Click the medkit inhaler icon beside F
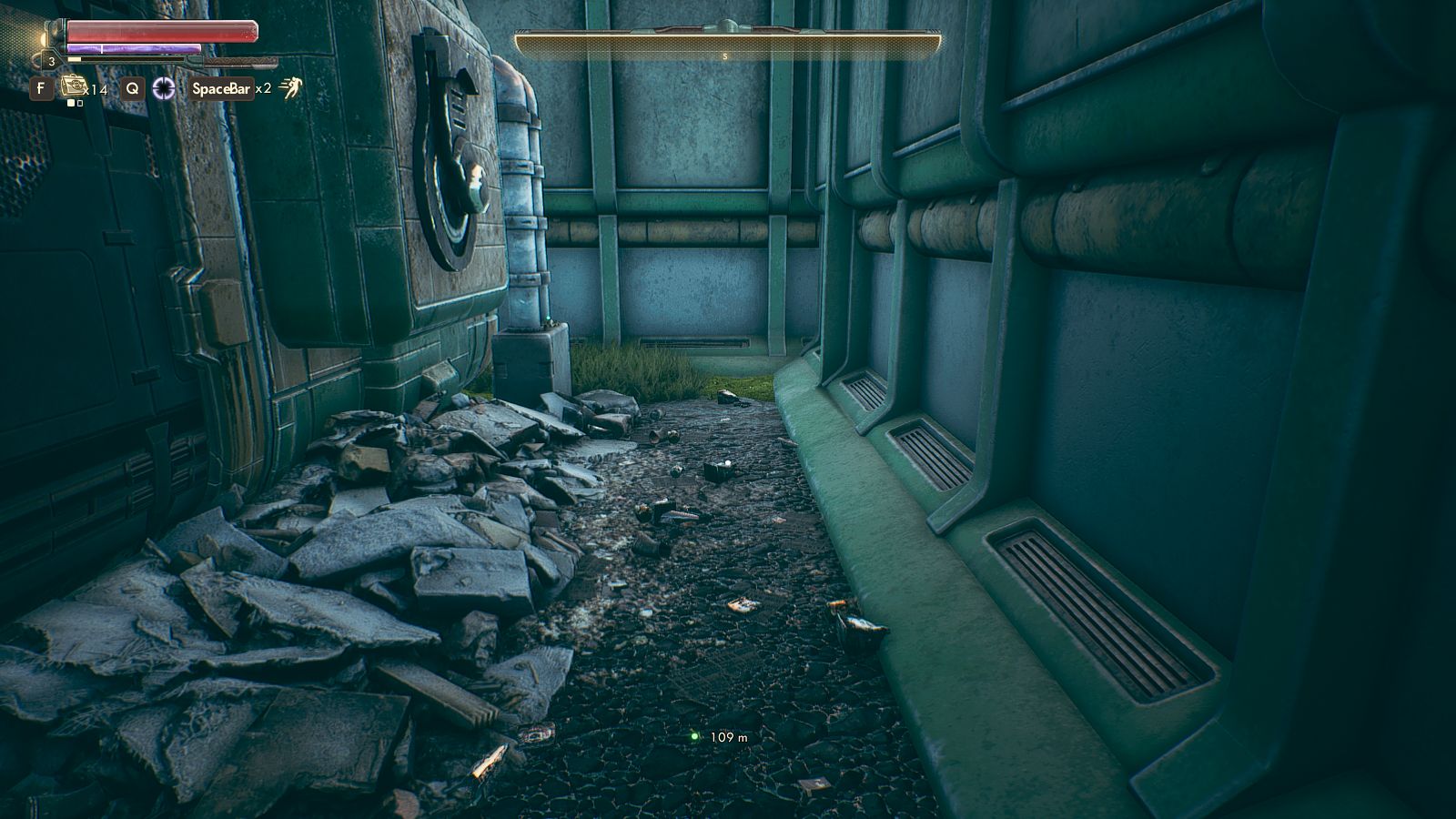Screen dimensions: 1456x819 pos(75,86)
